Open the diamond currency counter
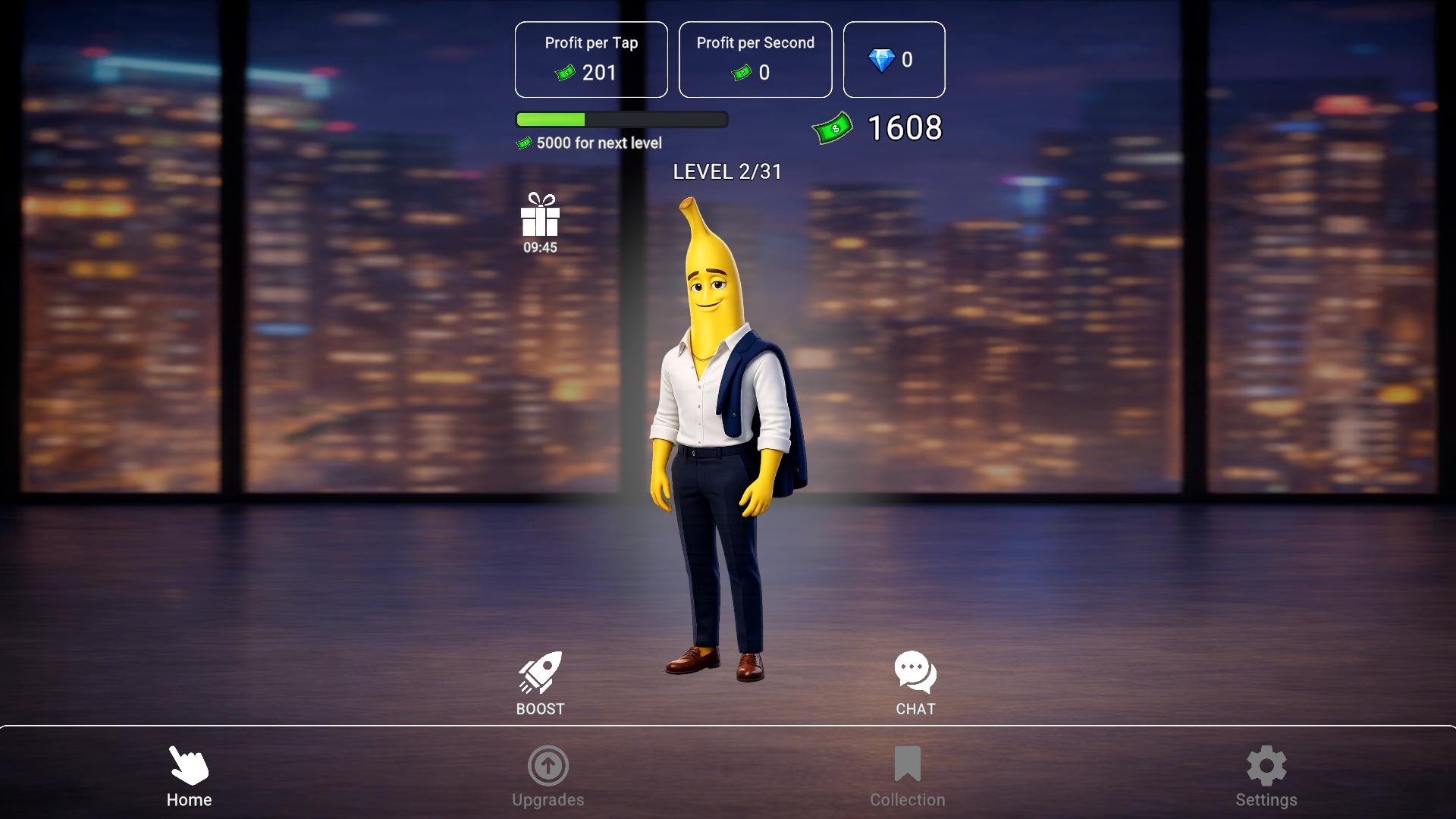 point(894,59)
